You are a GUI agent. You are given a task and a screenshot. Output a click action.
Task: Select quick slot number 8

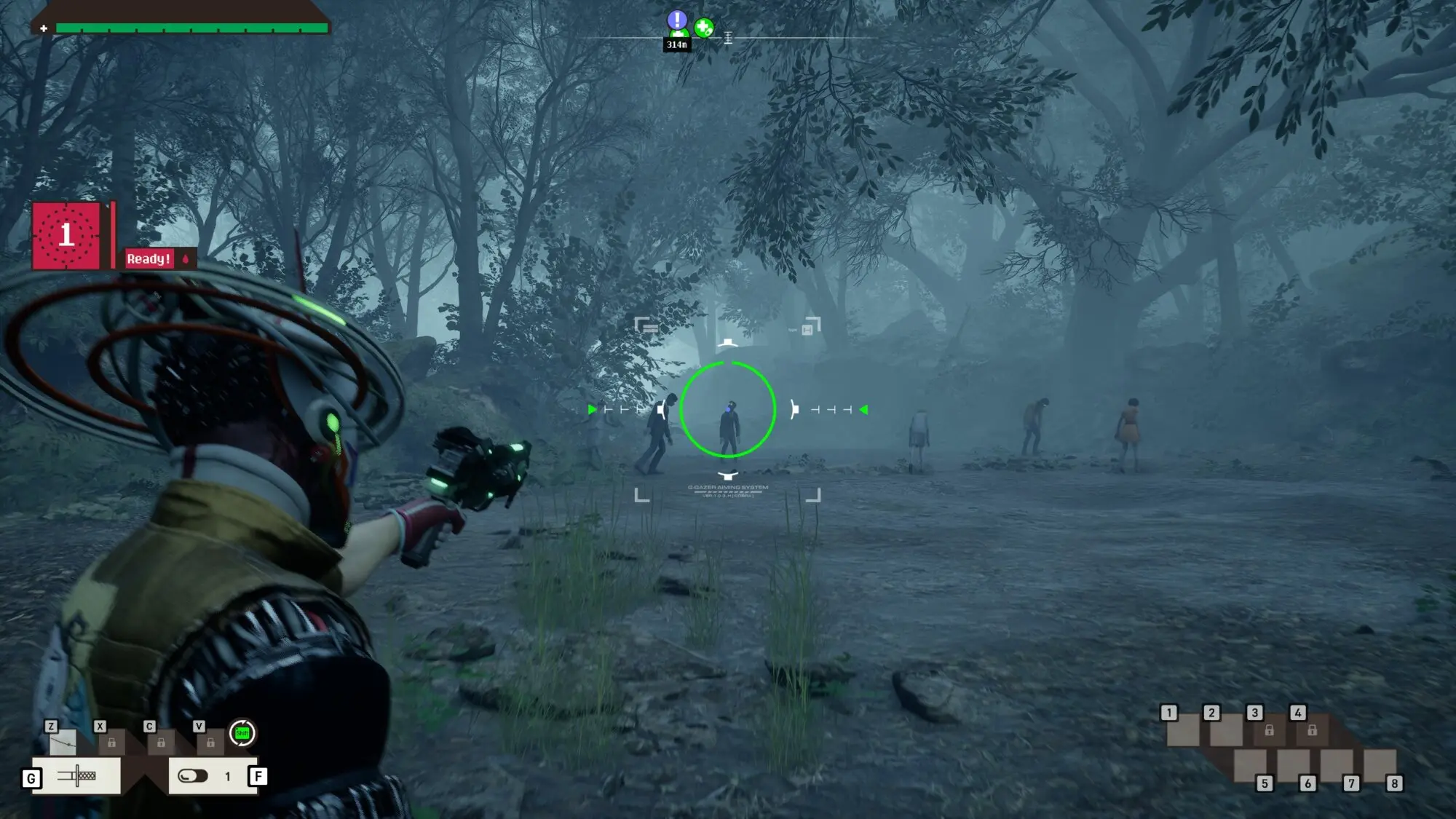[1380, 766]
